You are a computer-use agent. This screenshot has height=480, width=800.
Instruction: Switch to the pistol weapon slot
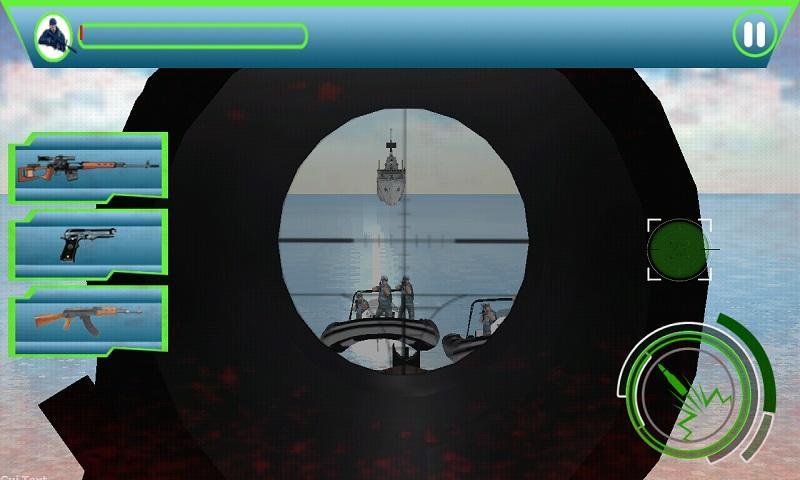click(88, 243)
